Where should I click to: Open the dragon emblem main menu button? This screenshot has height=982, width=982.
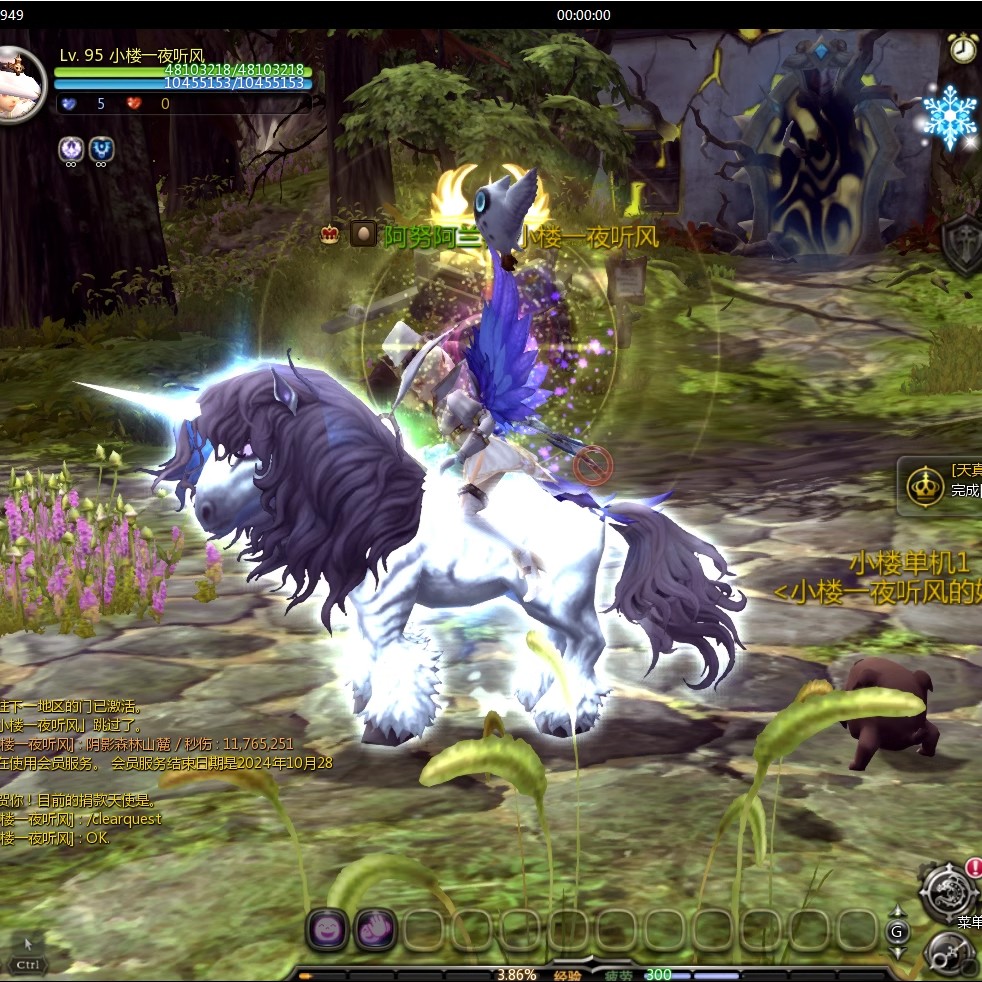(x=946, y=890)
